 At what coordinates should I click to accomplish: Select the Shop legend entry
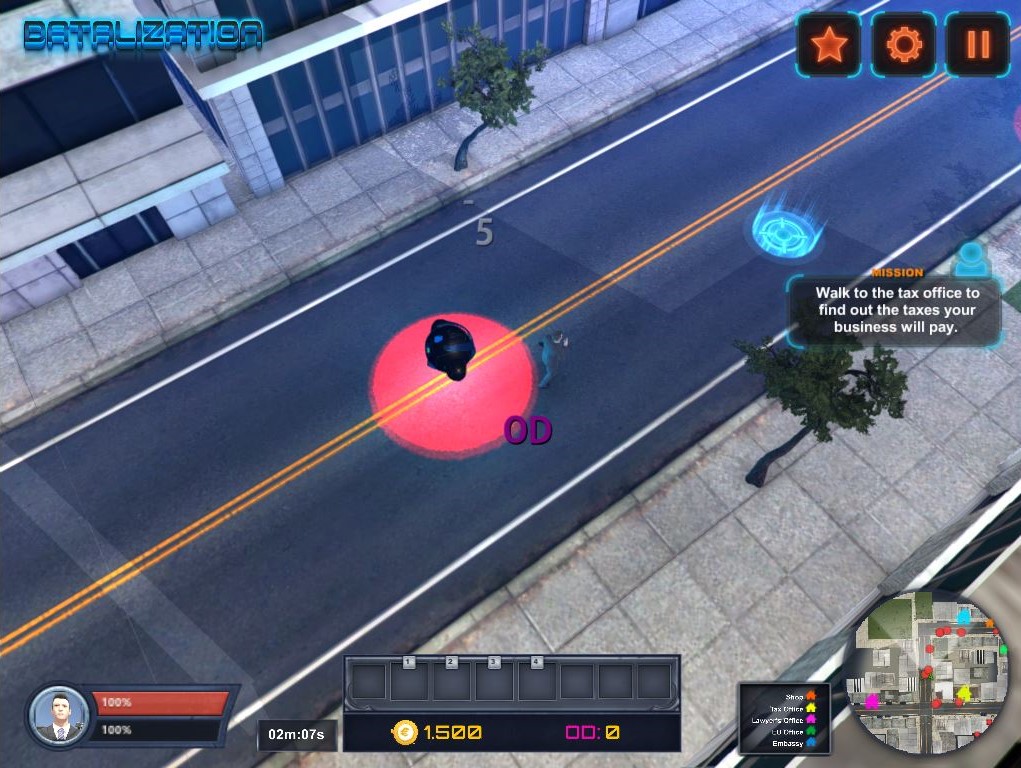[795, 696]
